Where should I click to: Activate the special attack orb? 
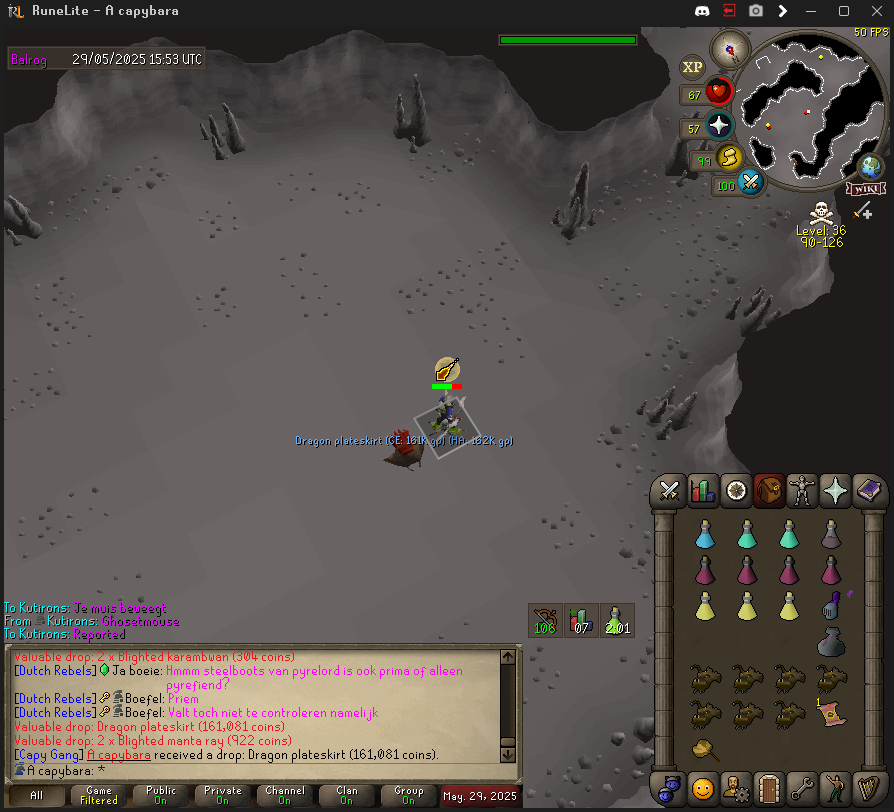point(751,183)
